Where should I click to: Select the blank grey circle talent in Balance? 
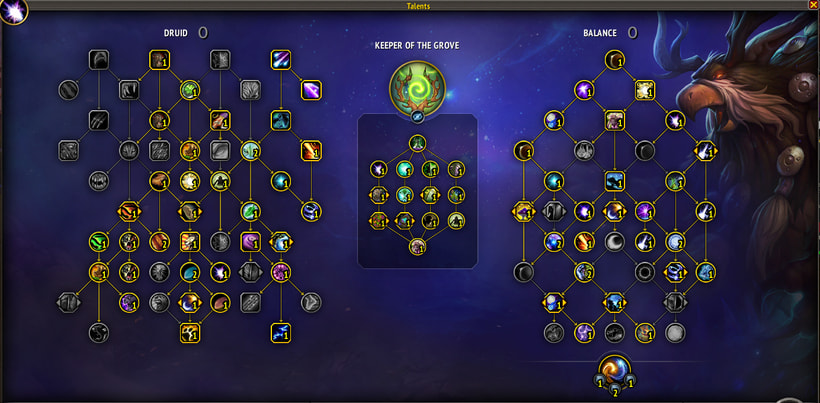pyautogui.click(x=675, y=332)
